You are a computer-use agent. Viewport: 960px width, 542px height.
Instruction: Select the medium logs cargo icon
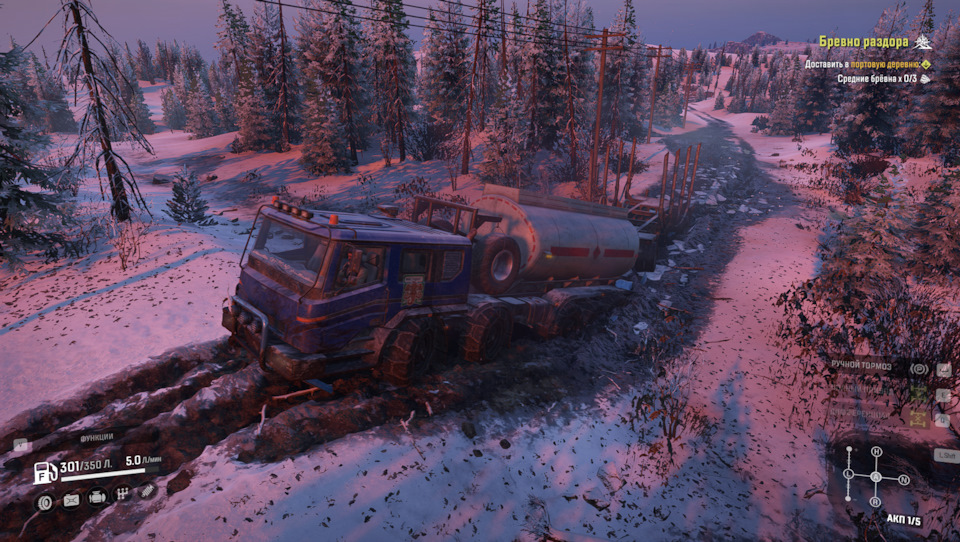click(926, 78)
